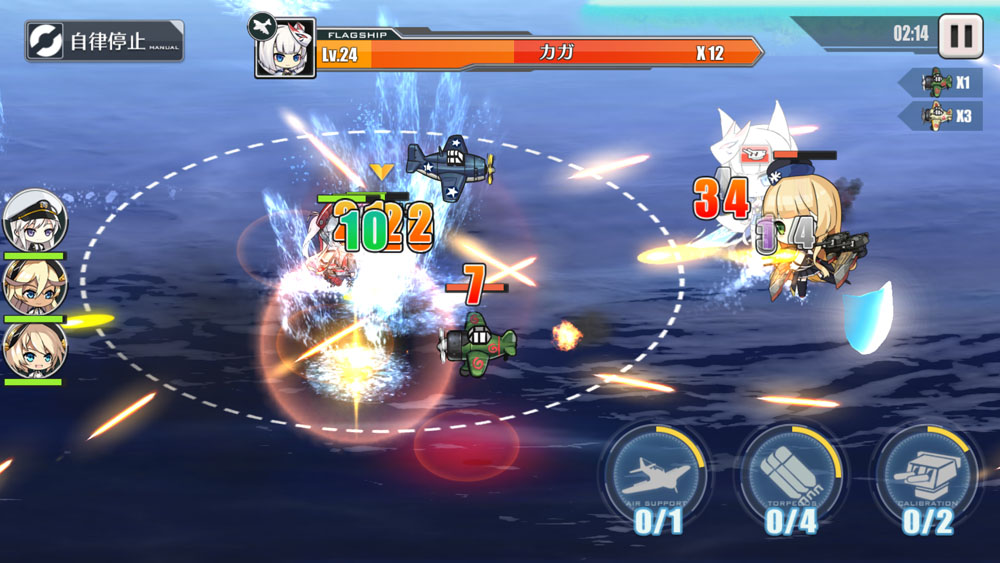Click the flagship Kaga boss portrait
1000x563 pixels.
(x=284, y=48)
